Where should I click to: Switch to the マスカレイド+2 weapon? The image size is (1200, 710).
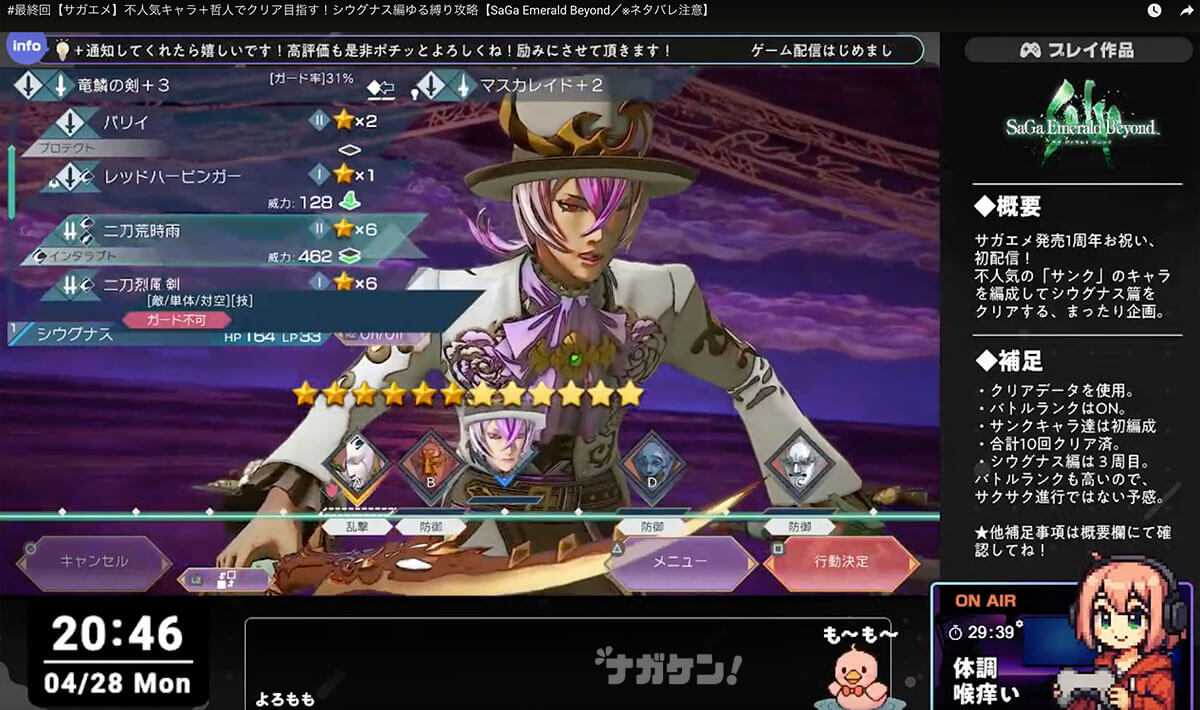coord(540,86)
